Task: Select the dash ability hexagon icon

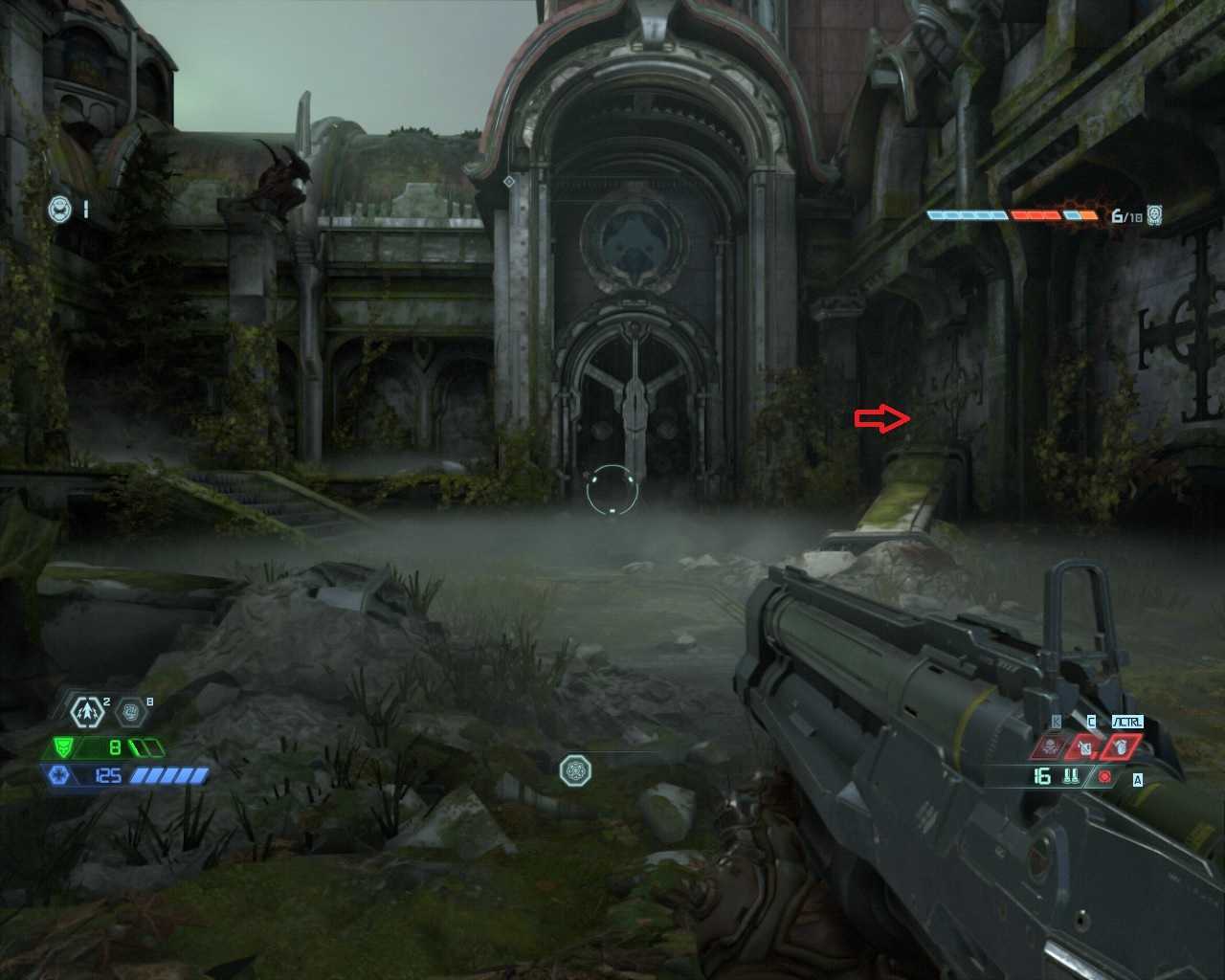Action: pos(88,711)
